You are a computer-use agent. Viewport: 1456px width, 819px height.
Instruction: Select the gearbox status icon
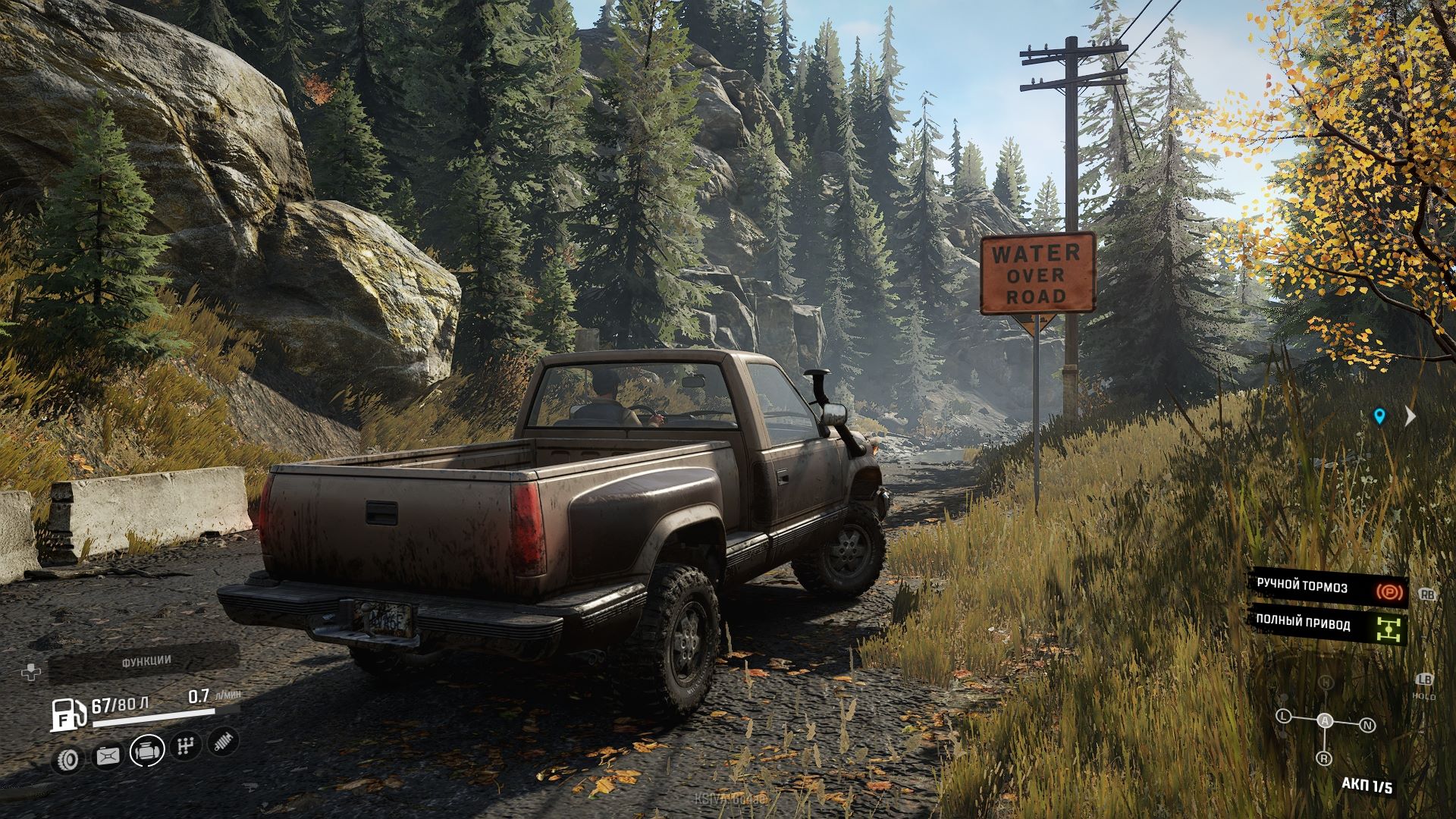click(184, 746)
